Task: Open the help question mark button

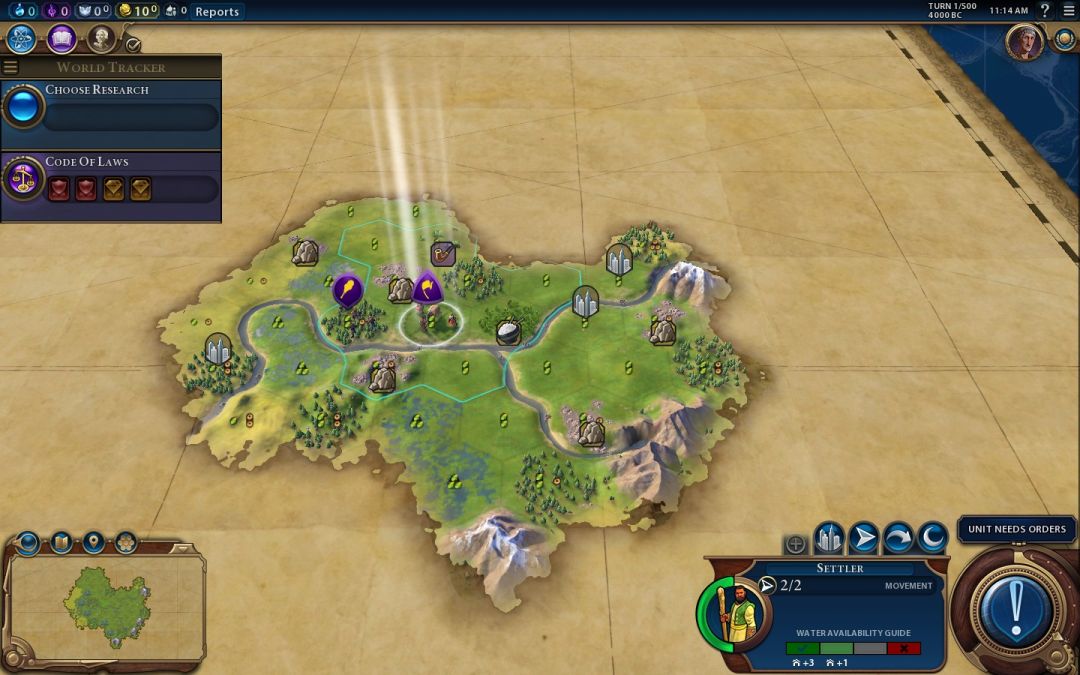Action: click(1046, 11)
